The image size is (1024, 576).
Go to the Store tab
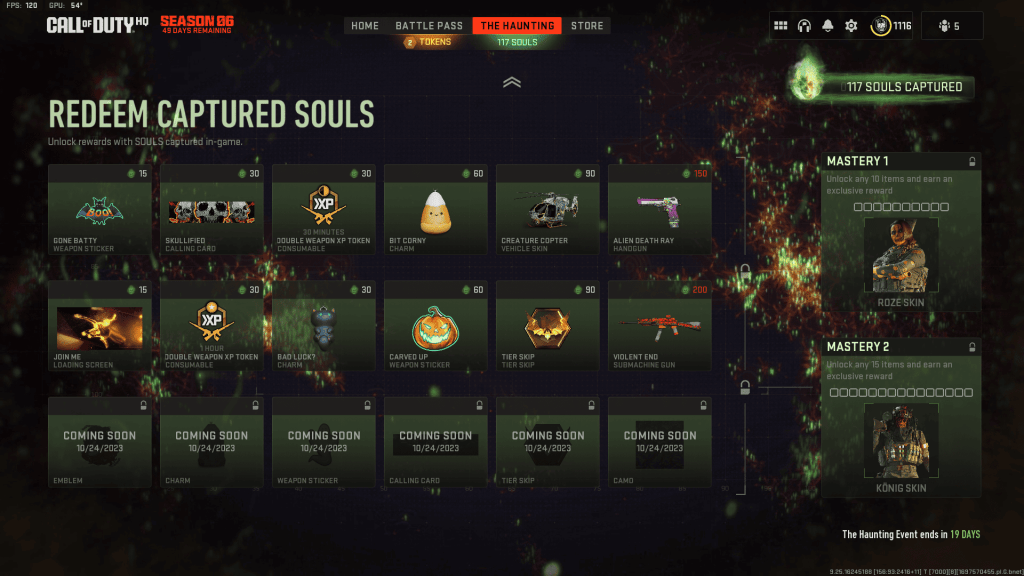(x=587, y=25)
